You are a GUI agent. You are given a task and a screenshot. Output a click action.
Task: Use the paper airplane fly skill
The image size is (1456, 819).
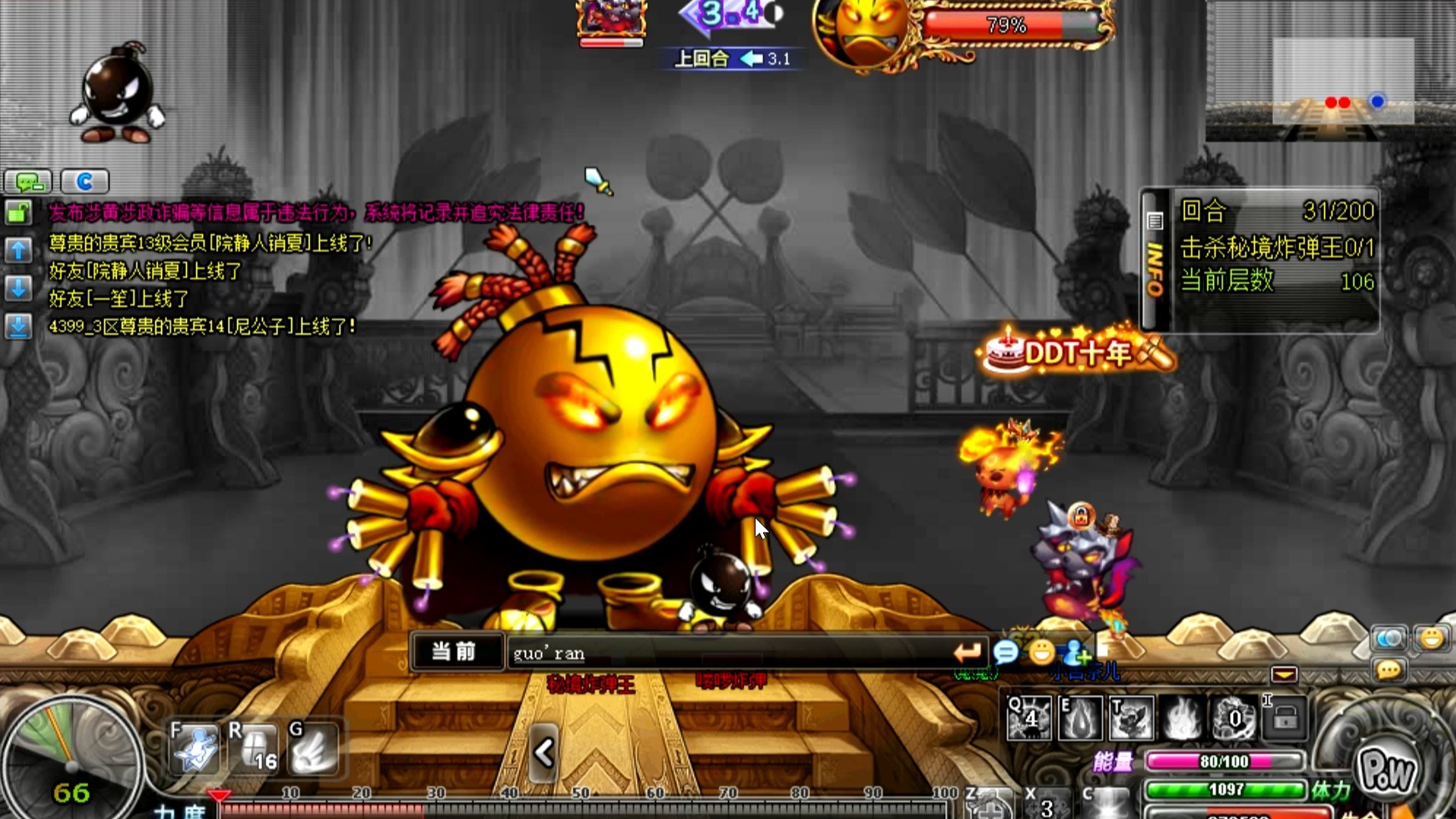click(x=195, y=748)
